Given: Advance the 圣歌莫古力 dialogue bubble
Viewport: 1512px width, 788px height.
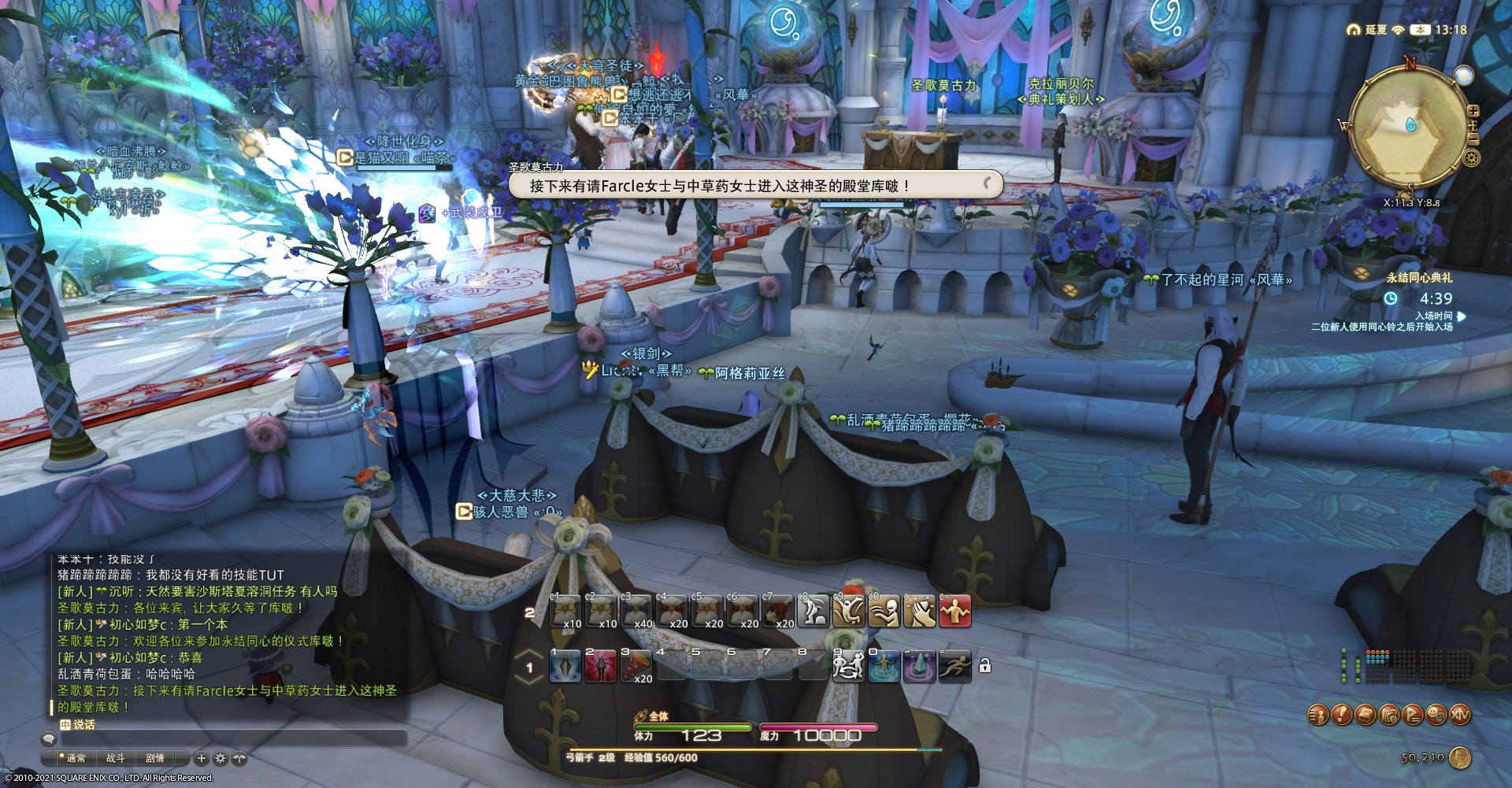Looking at the screenshot, I should click(754, 186).
